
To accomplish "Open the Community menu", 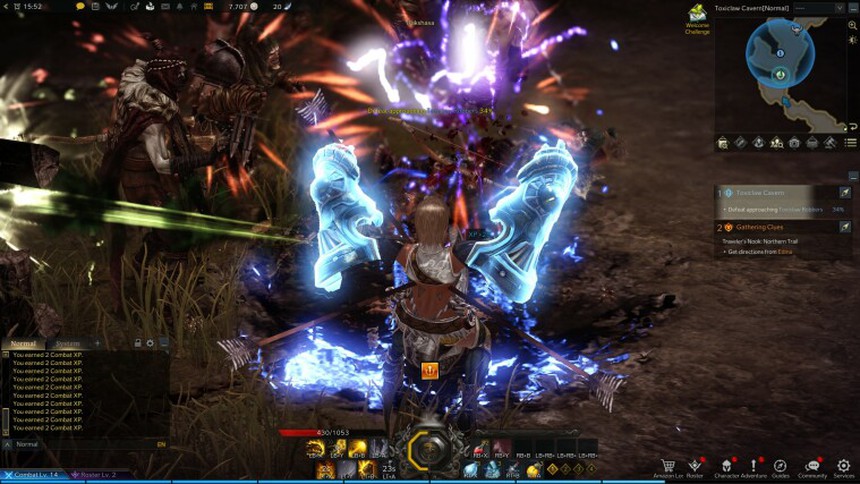I will [x=812, y=466].
